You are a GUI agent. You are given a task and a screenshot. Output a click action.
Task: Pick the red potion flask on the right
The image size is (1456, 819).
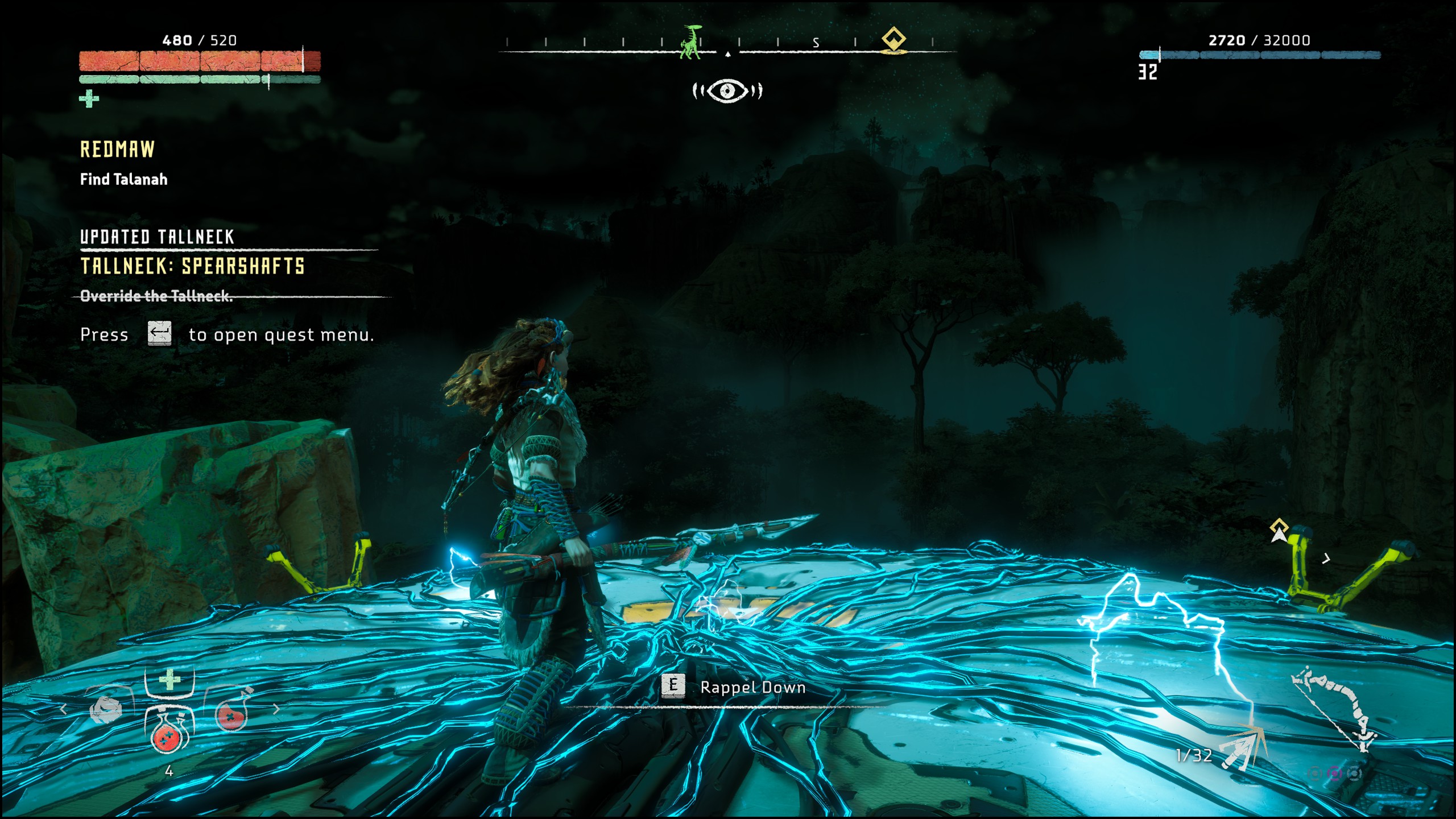231,714
